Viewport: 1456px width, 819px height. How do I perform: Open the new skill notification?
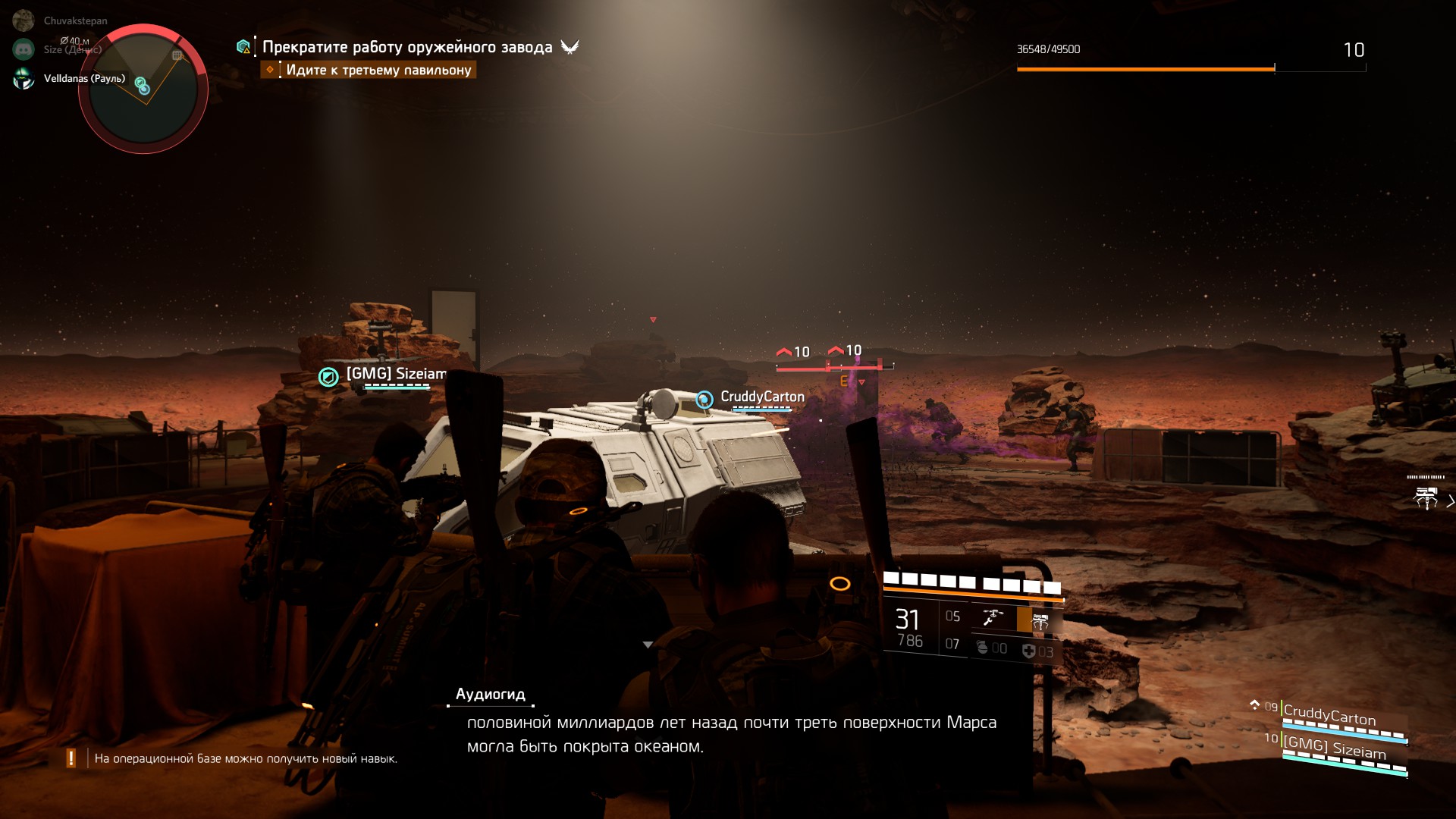pos(244,758)
